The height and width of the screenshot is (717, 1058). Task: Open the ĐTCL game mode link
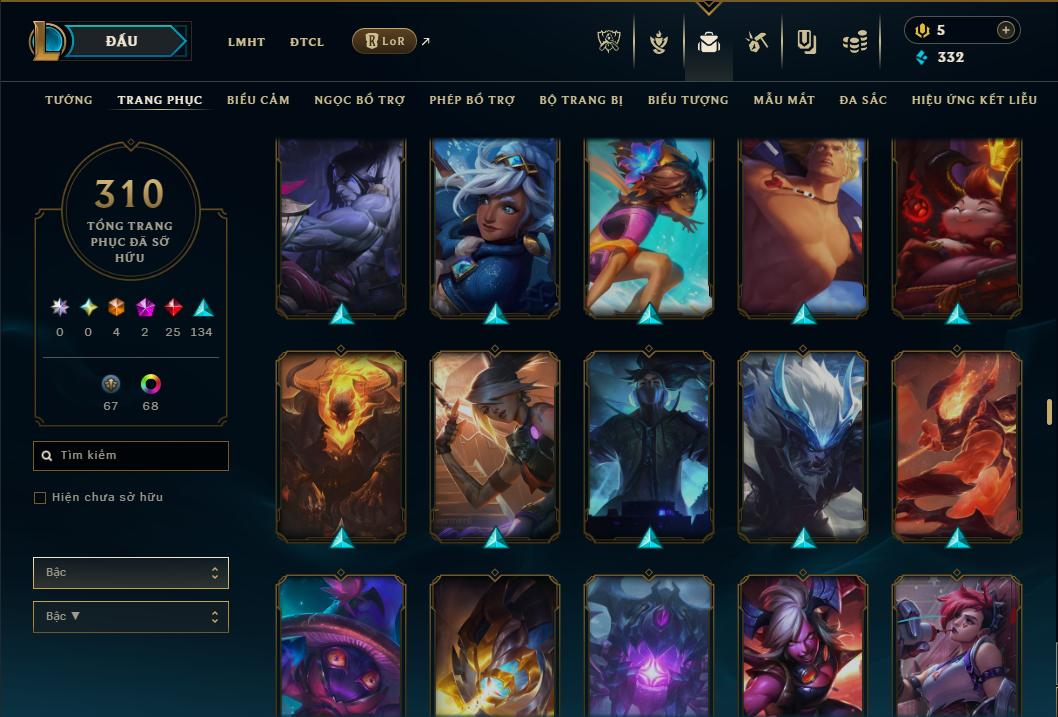pyautogui.click(x=307, y=42)
